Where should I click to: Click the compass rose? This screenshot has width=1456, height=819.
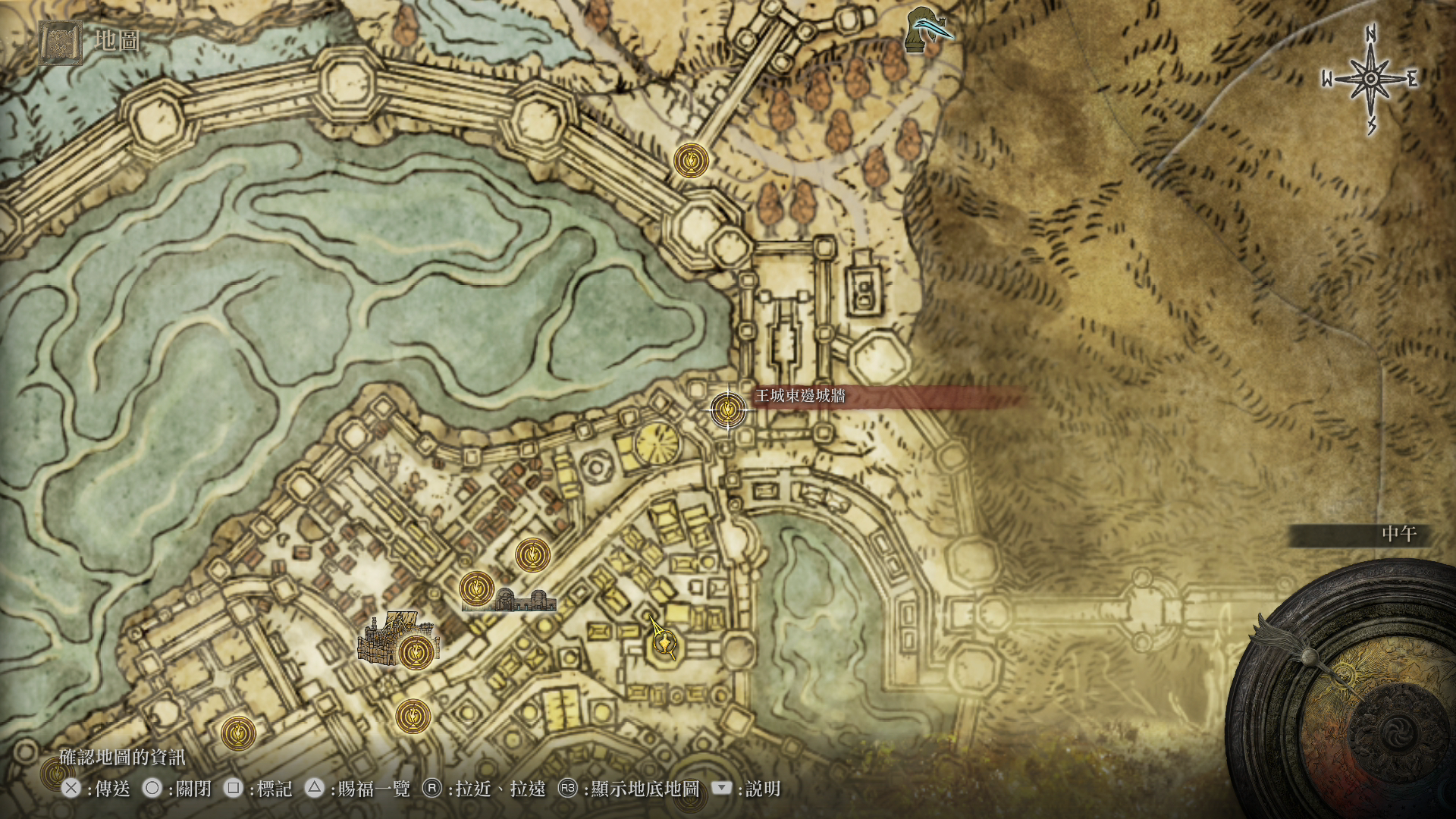pyautogui.click(x=1371, y=79)
